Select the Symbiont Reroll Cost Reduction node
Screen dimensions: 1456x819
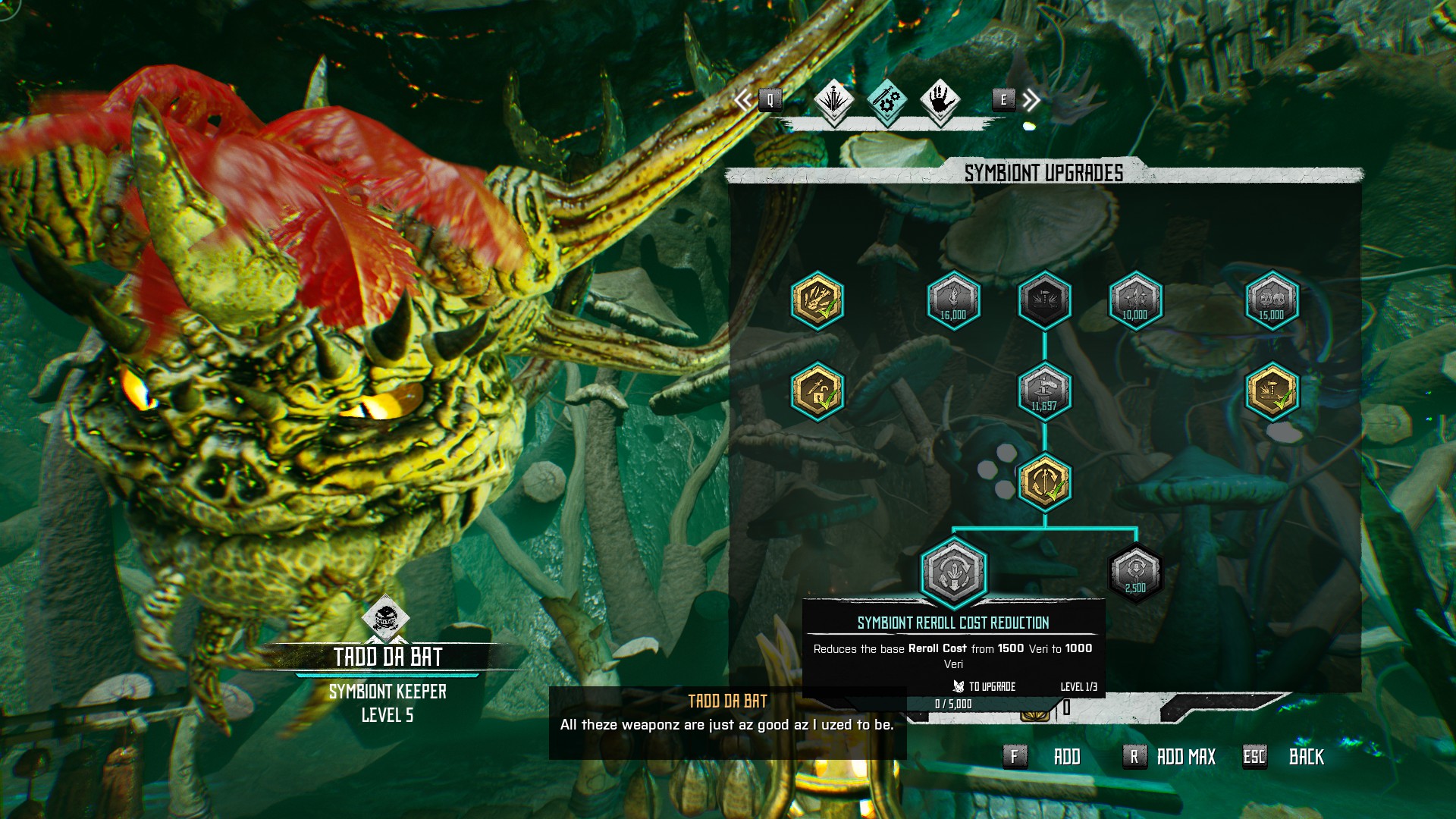pos(953,573)
